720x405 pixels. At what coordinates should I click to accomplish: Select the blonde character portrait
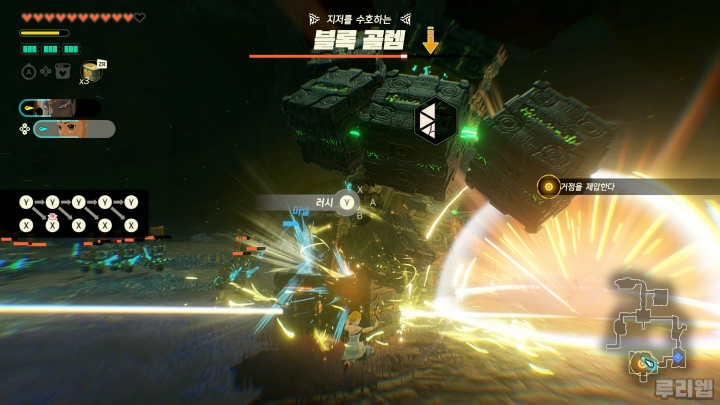(x=72, y=129)
